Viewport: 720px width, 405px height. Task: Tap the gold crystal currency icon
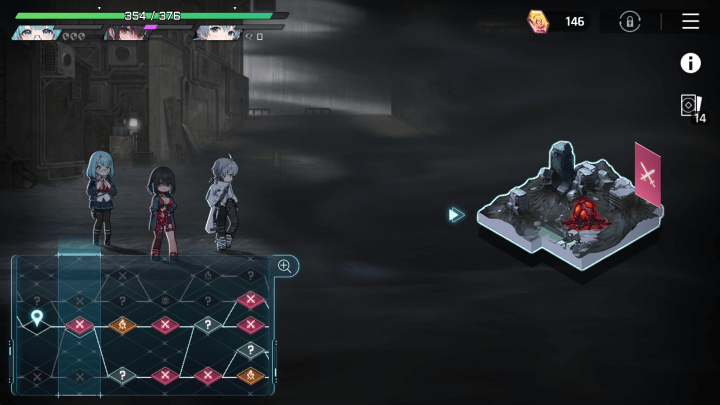coord(539,21)
